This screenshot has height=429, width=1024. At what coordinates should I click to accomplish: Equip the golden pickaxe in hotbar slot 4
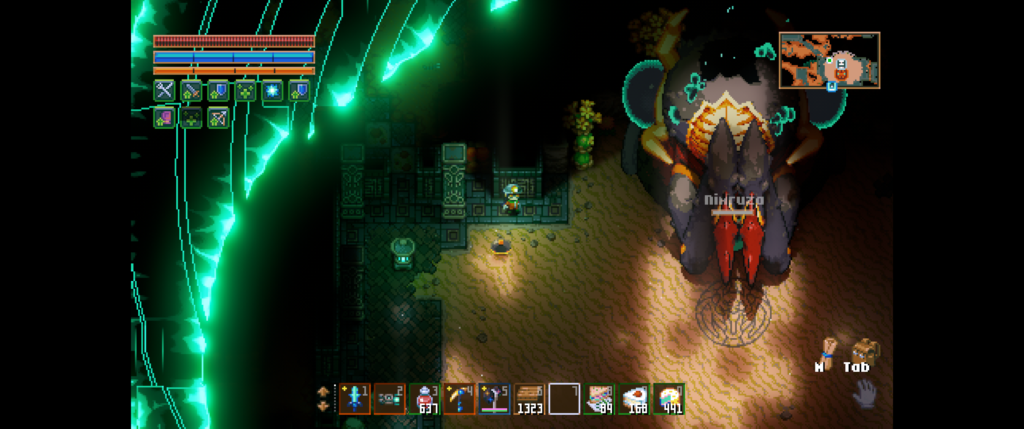460,398
